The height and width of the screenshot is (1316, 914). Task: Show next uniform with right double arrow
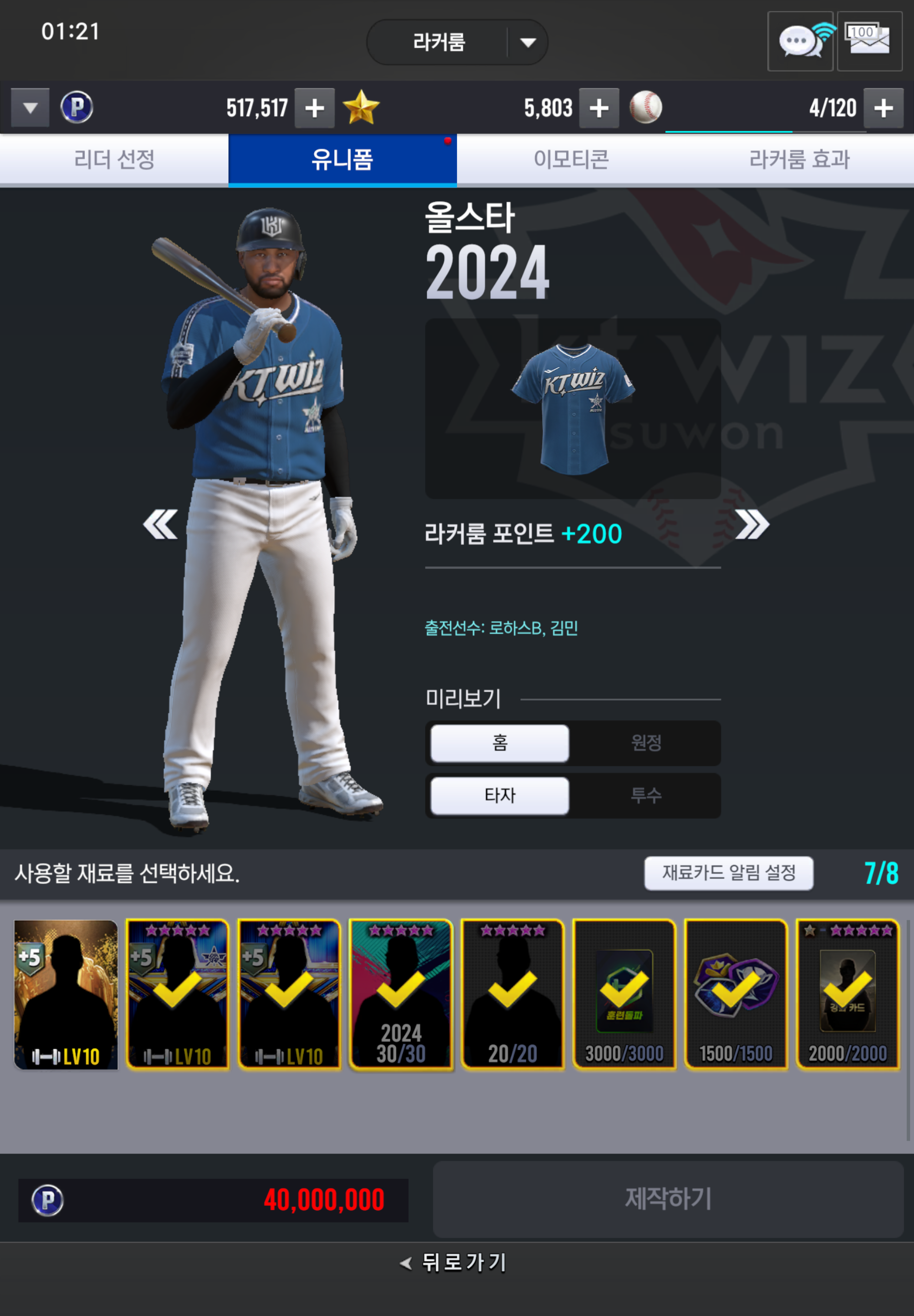coord(752,524)
